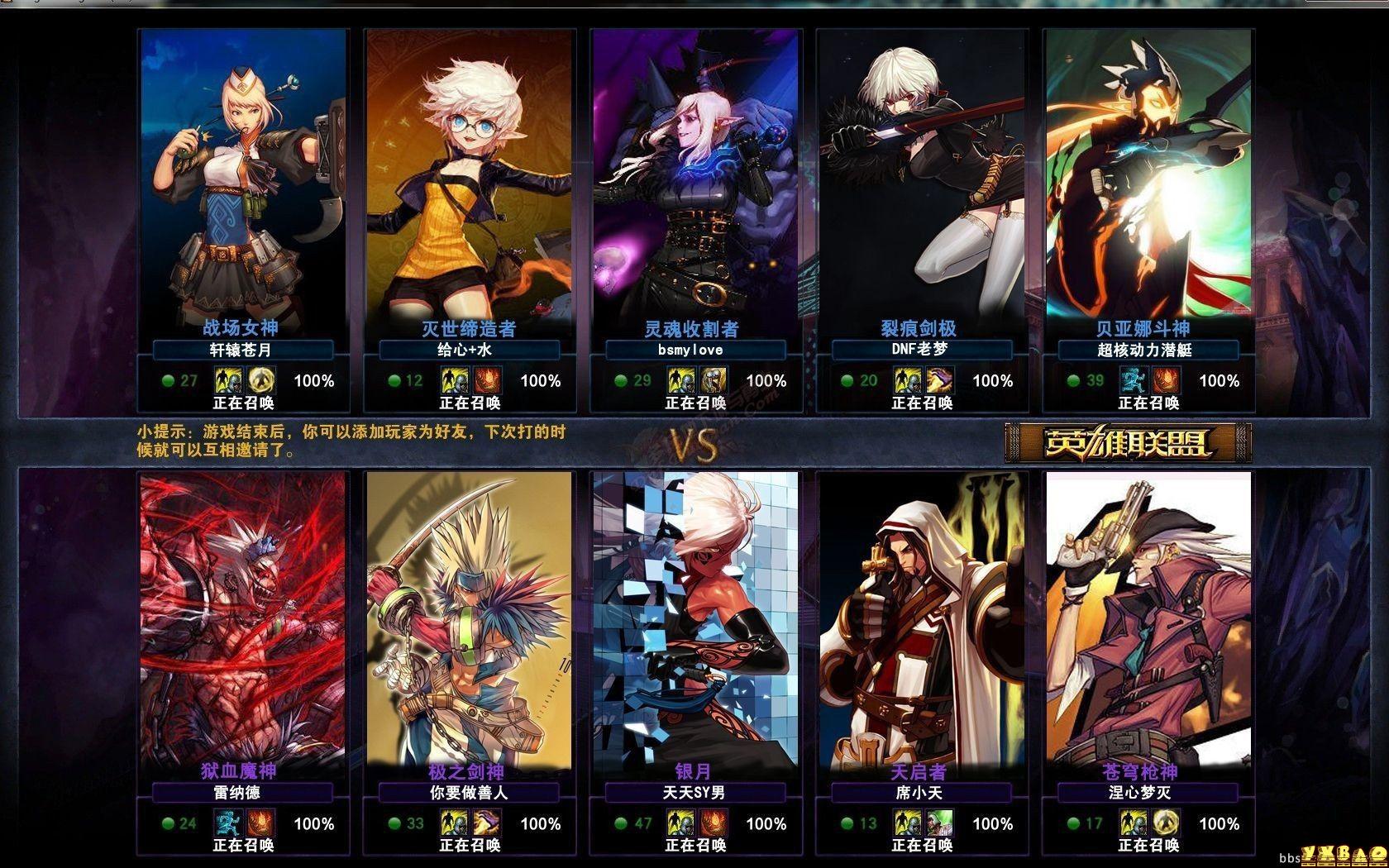Click the Ignite flame icon beside 给心+水
The height and width of the screenshot is (868, 1389).
(487, 381)
